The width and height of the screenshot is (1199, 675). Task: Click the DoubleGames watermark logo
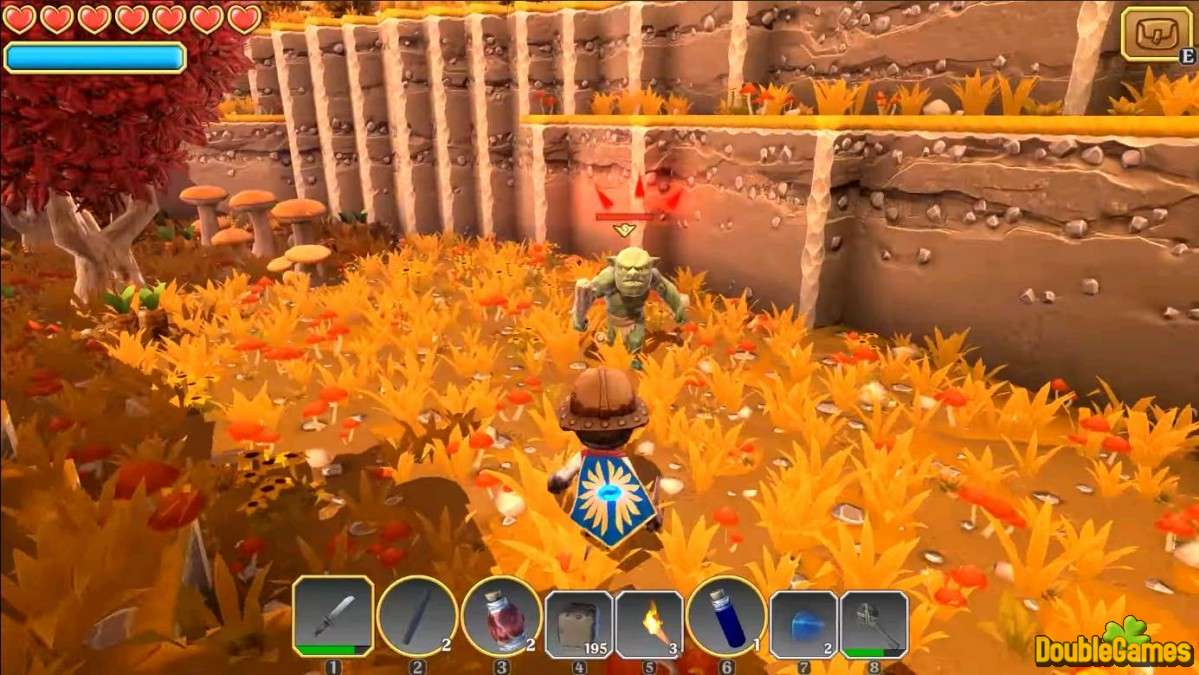[x=1114, y=646]
